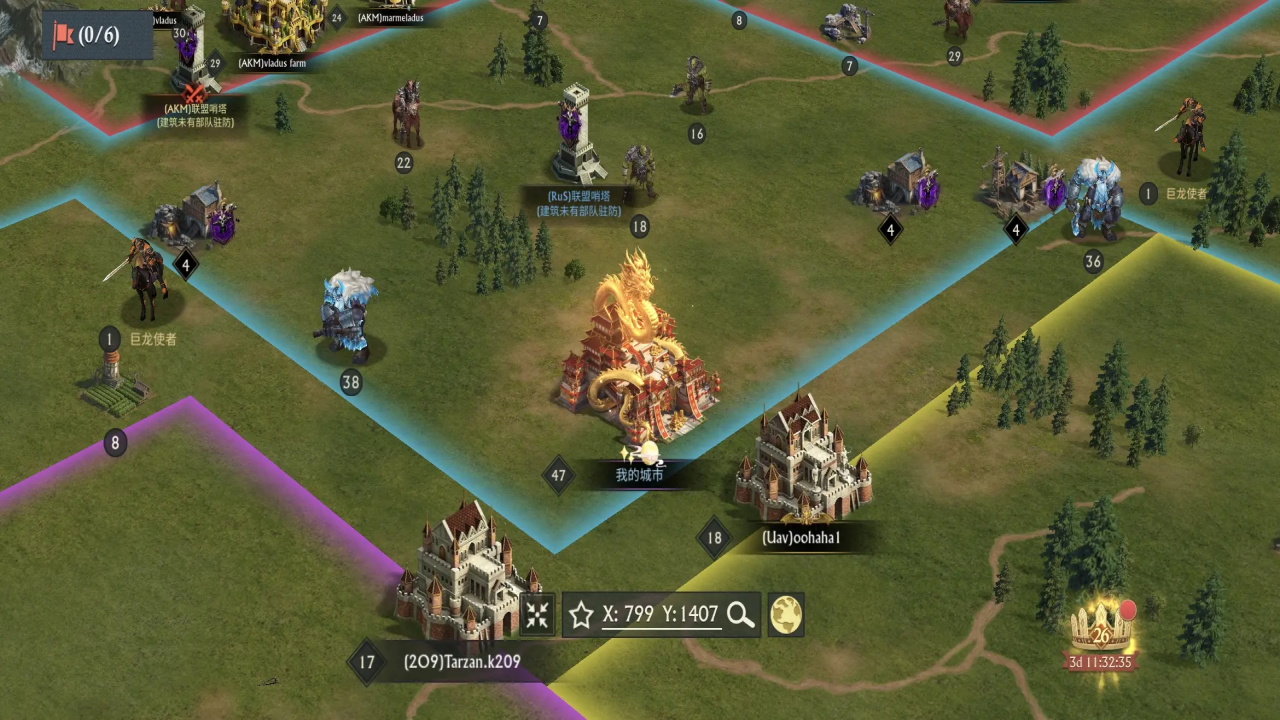The width and height of the screenshot is (1280, 720).
Task: Open the world map globe button
Action: point(786,614)
